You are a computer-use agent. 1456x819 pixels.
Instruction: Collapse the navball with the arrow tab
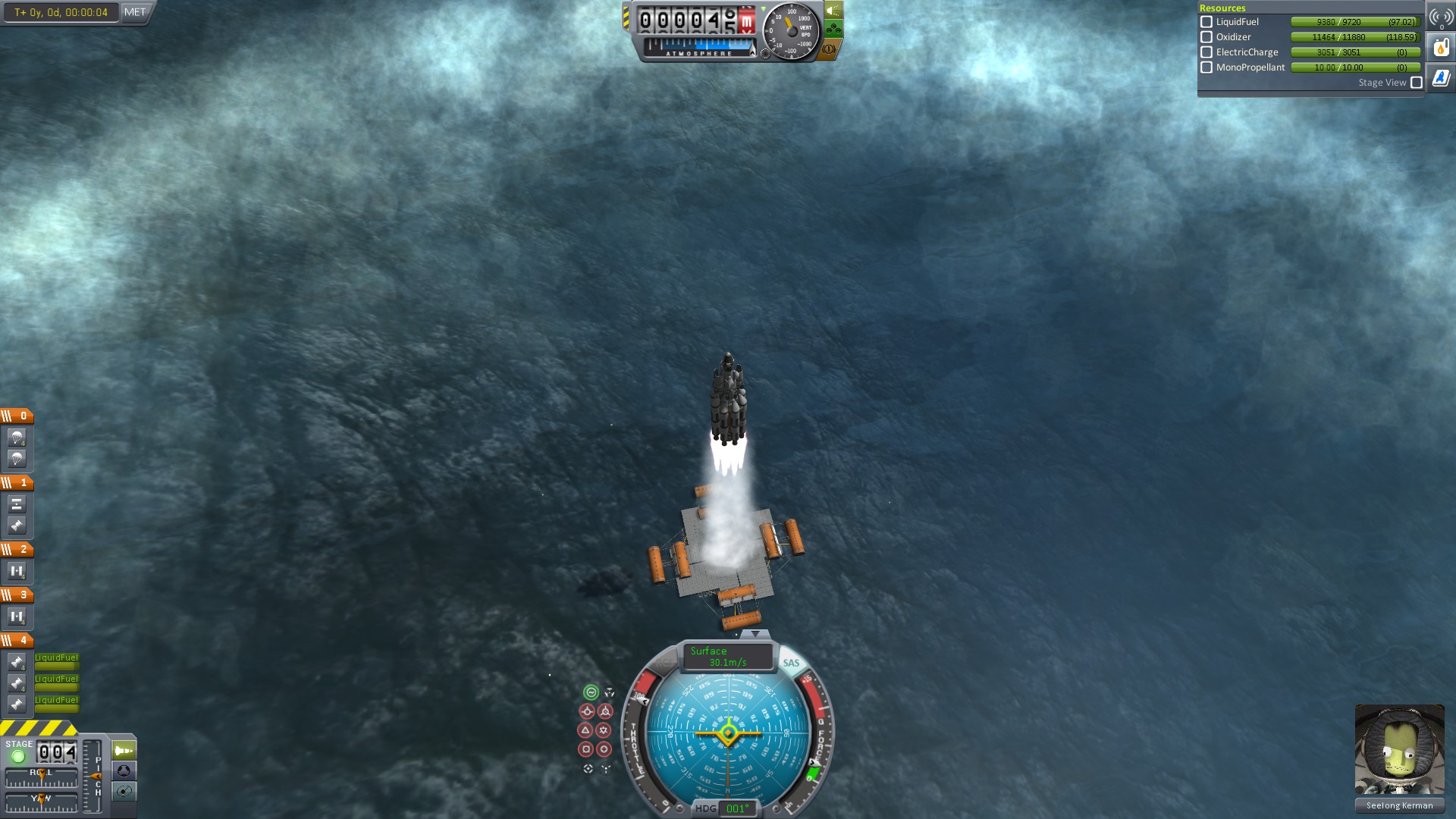coord(755,634)
